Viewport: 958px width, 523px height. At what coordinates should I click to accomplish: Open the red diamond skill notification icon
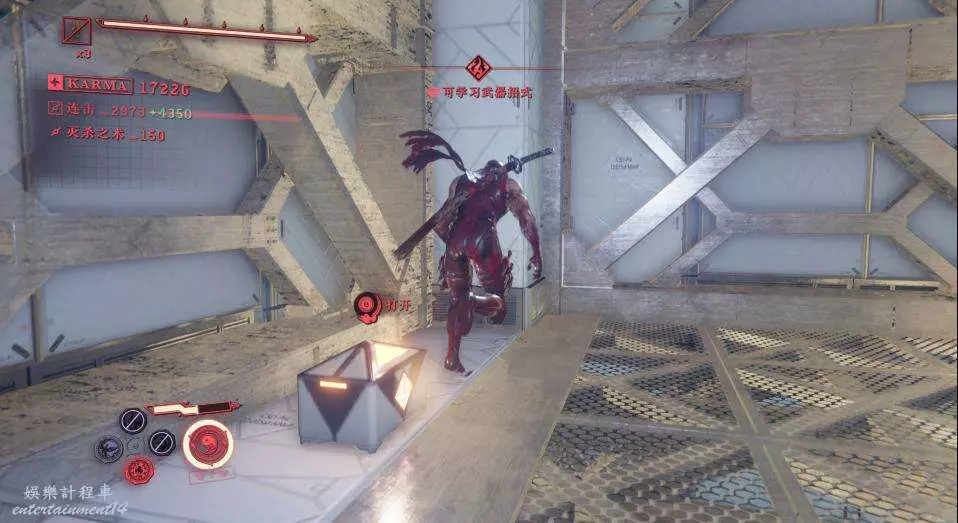click(479, 68)
